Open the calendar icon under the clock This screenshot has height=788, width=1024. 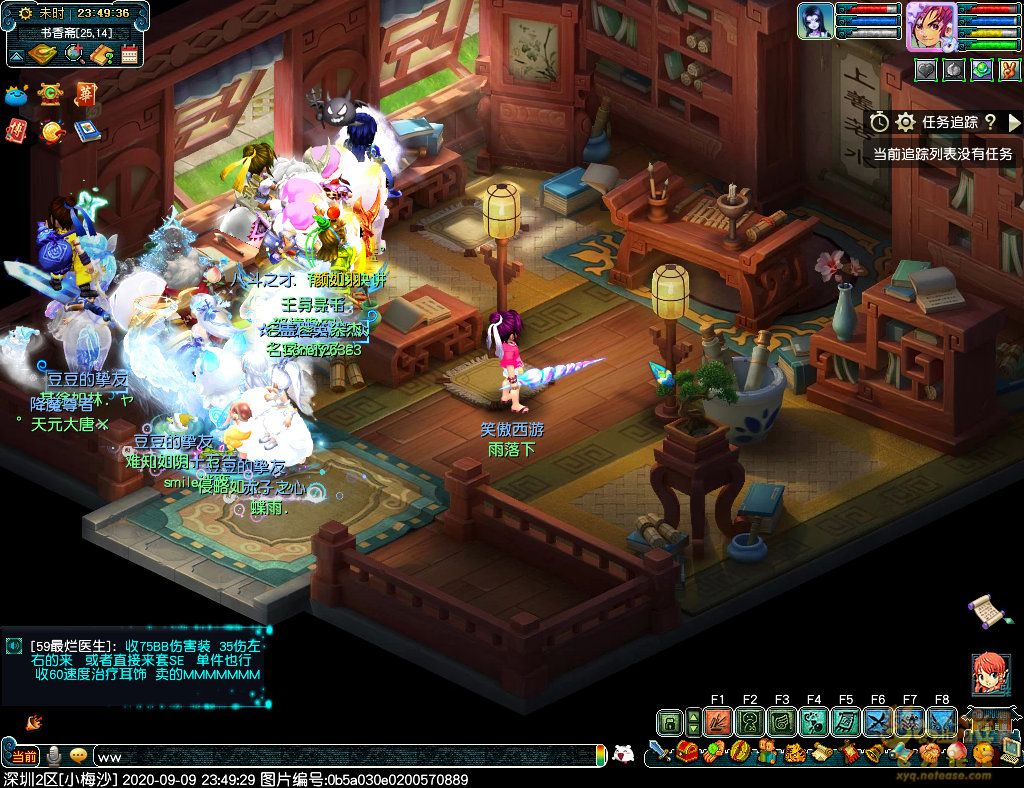(x=129, y=54)
